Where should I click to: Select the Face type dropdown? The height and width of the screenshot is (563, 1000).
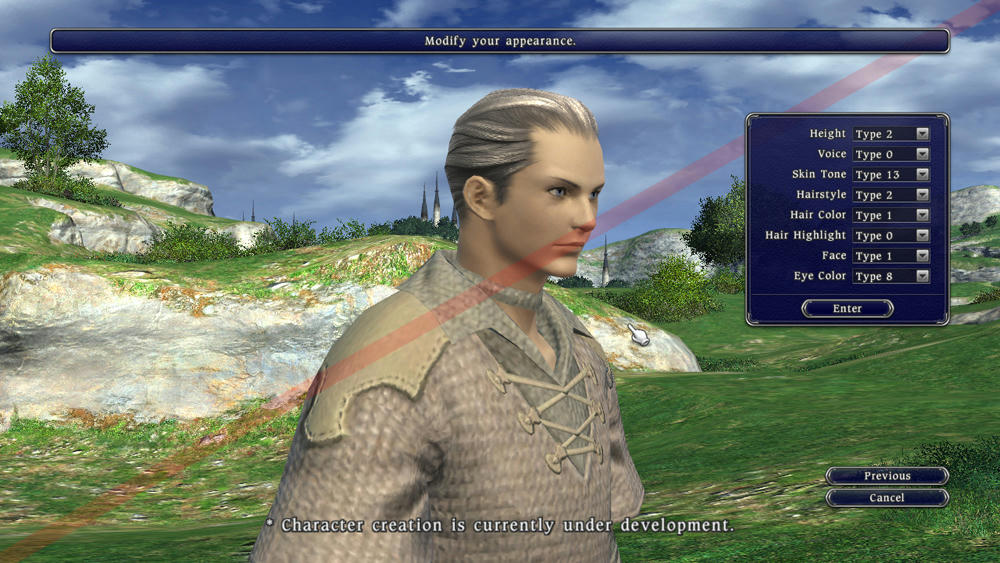tap(890, 256)
